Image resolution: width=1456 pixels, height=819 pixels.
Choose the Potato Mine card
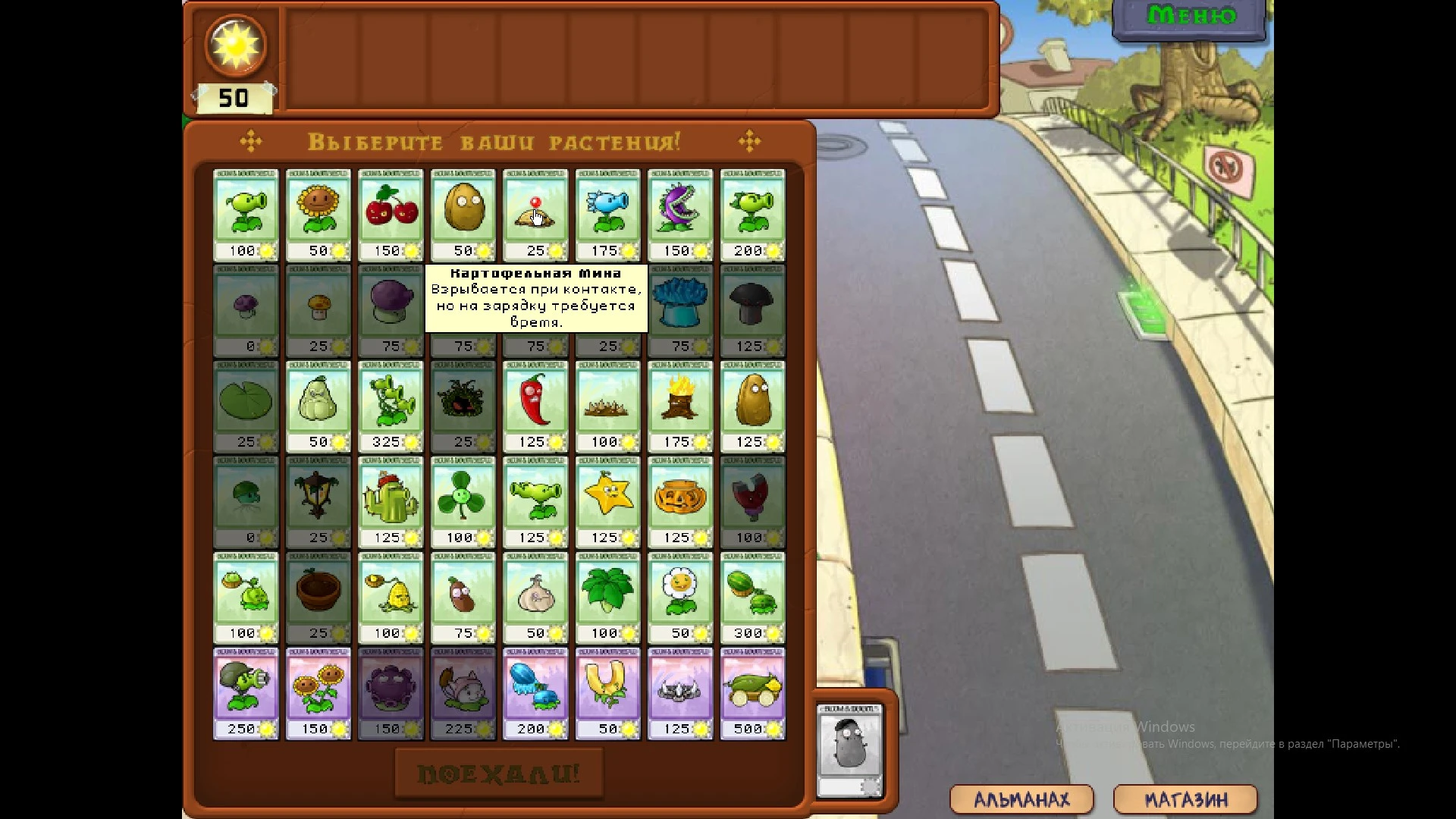[x=535, y=211]
